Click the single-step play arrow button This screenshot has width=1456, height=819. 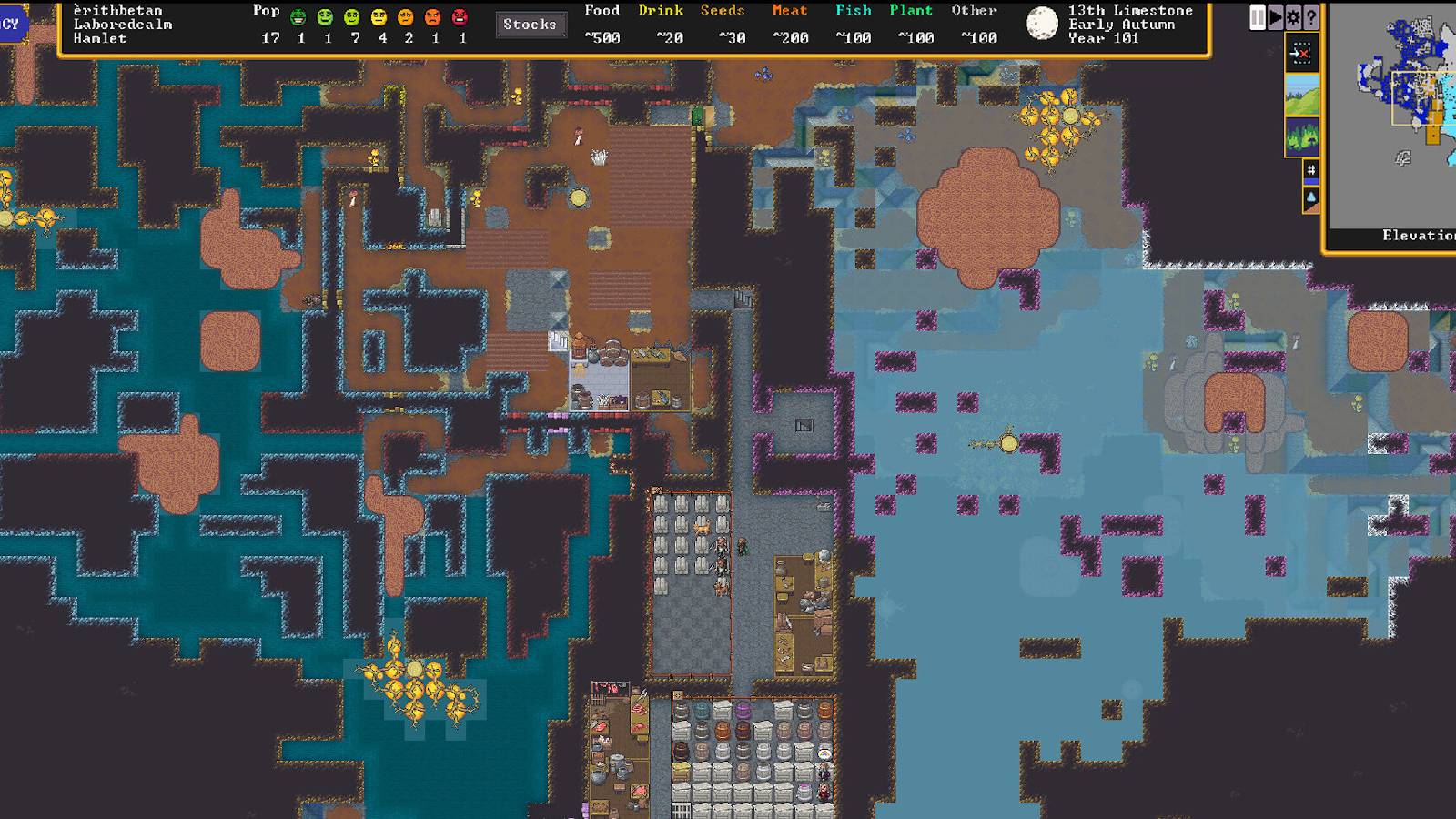(1274, 15)
